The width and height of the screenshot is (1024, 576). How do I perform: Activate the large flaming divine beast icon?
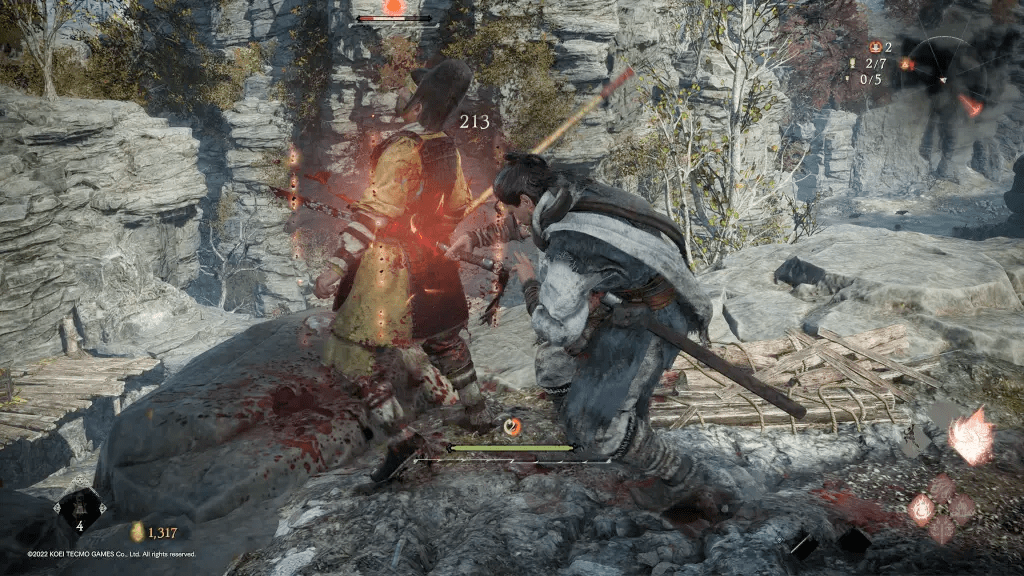point(971,437)
